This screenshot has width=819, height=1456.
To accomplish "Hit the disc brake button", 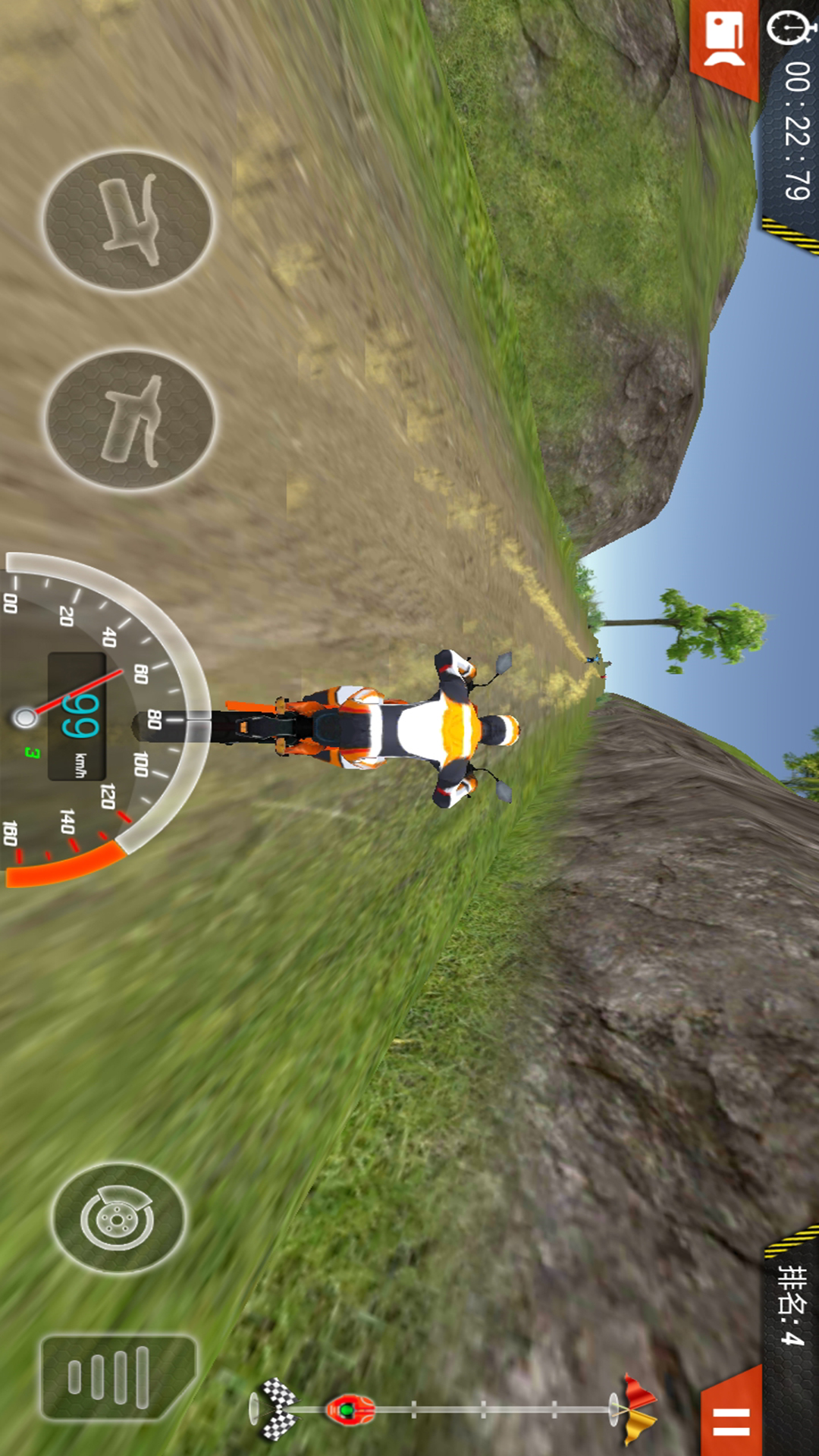I will click(118, 1219).
